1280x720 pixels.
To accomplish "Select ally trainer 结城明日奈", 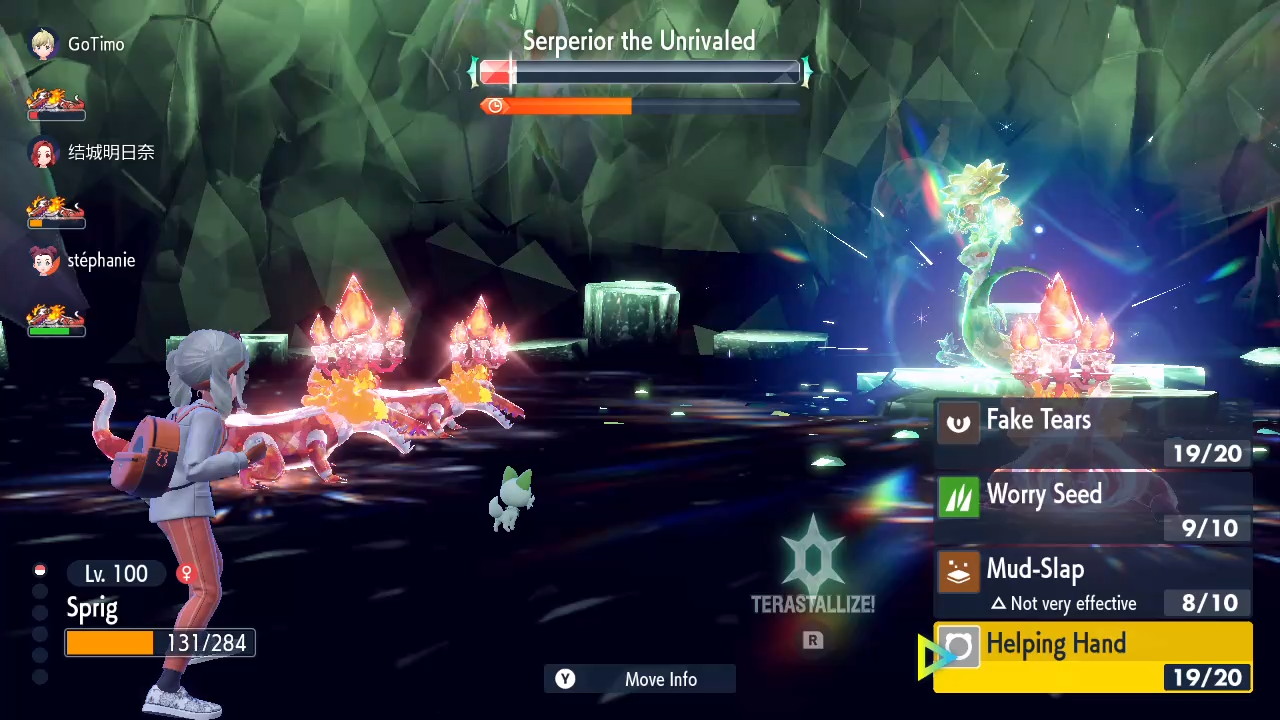I will (92, 153).
